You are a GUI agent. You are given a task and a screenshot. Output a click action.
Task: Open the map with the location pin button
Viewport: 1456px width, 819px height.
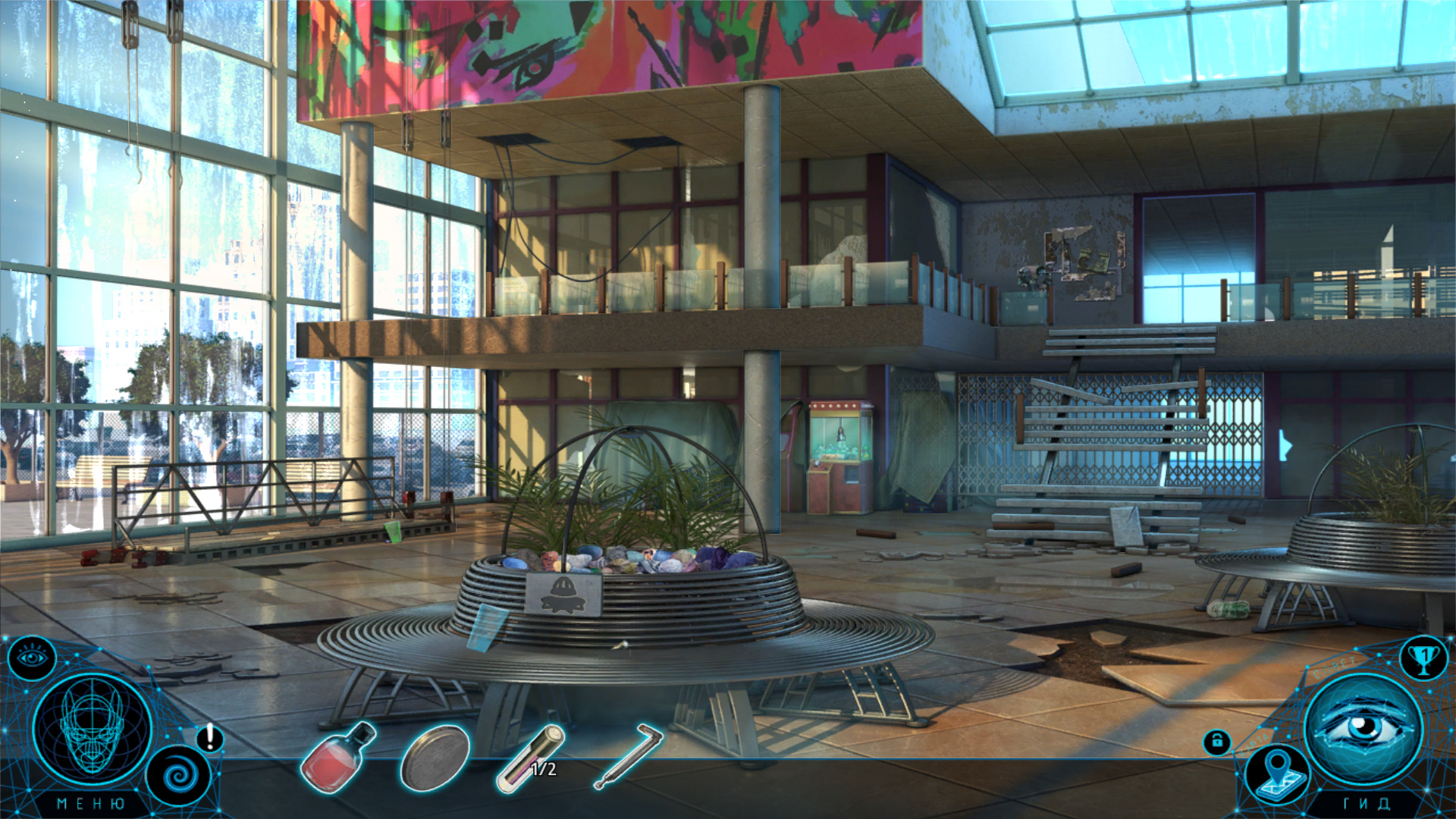tap(1279, 772)
